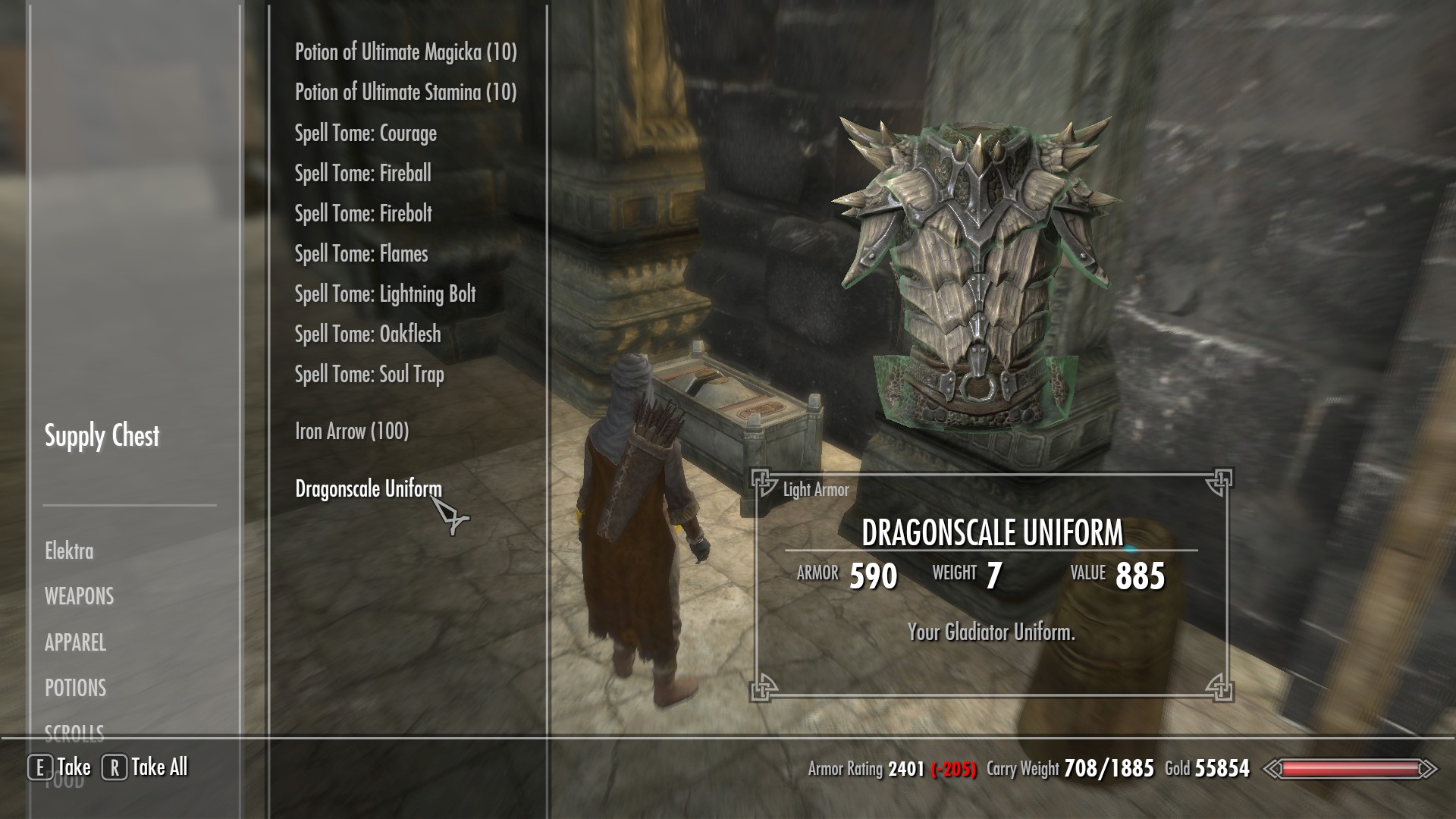Select Spell Tome: Lightning Bolt
Viewport: 1456px width, 819px height.
(x=385, y=294)
